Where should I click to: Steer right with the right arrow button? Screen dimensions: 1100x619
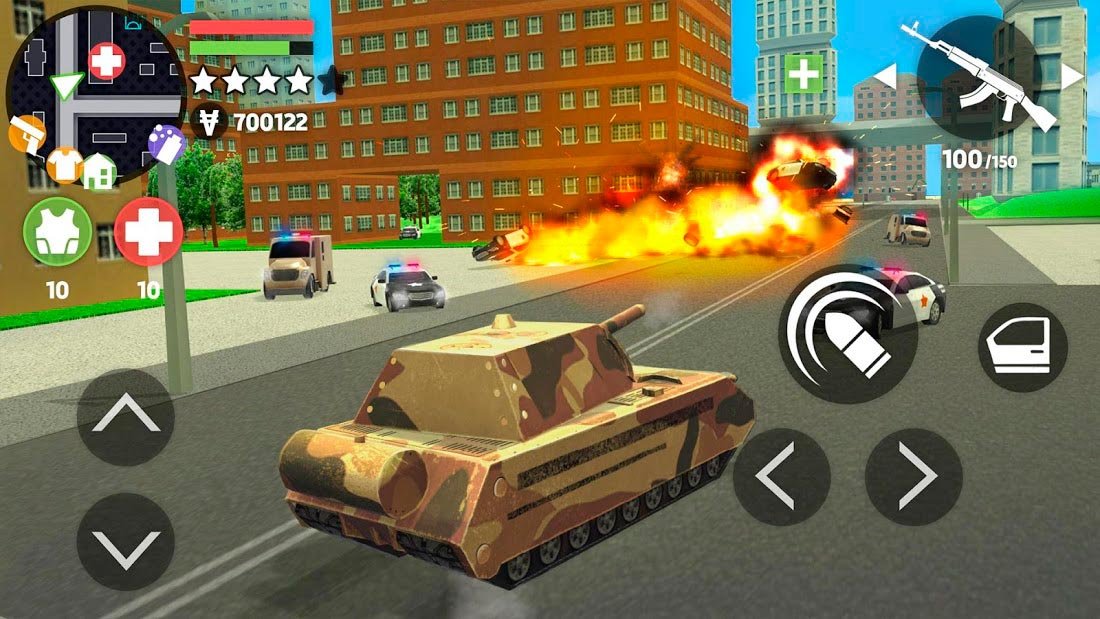913,477
